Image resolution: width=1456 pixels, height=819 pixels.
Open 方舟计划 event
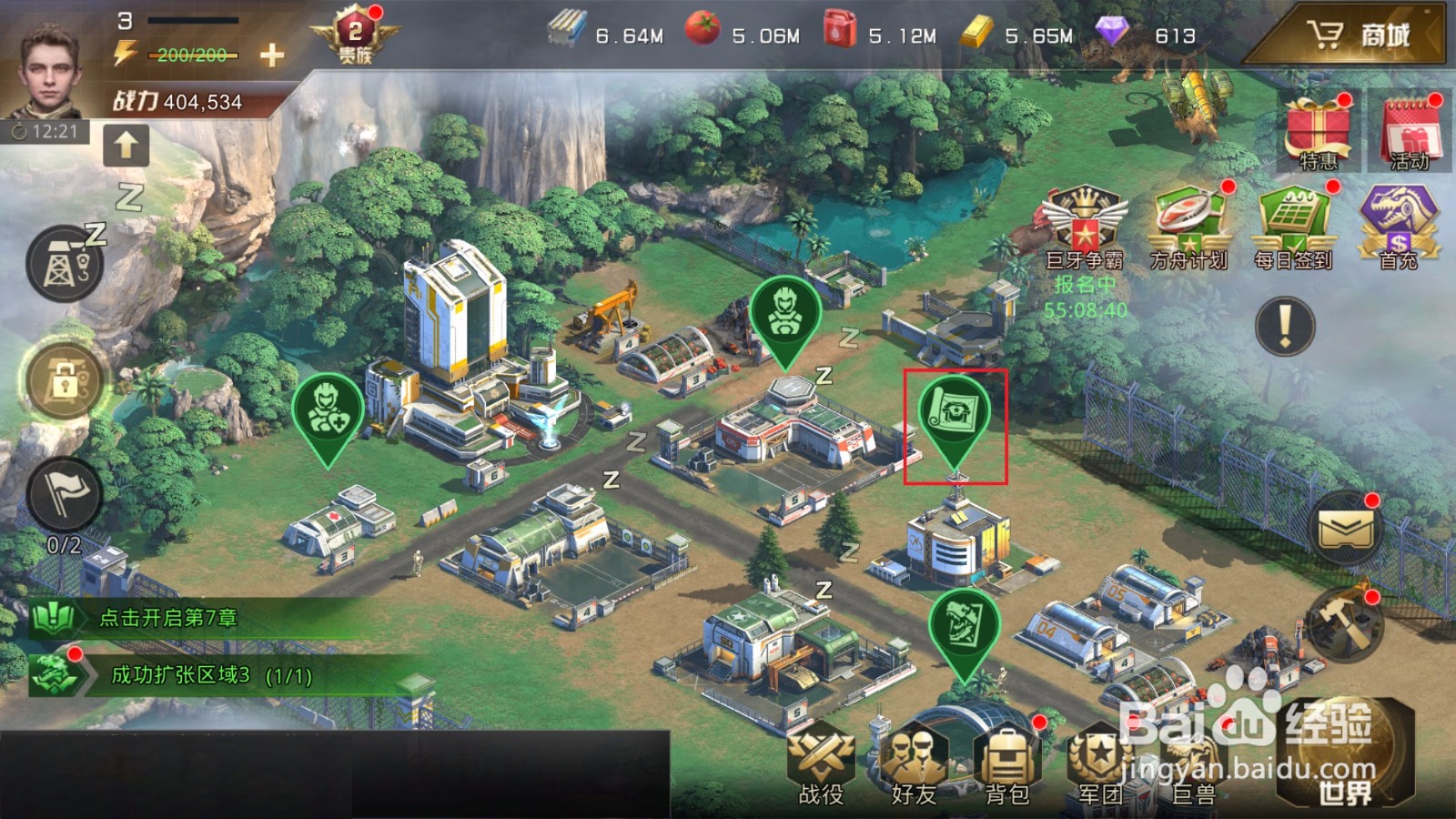[1188, 227]
